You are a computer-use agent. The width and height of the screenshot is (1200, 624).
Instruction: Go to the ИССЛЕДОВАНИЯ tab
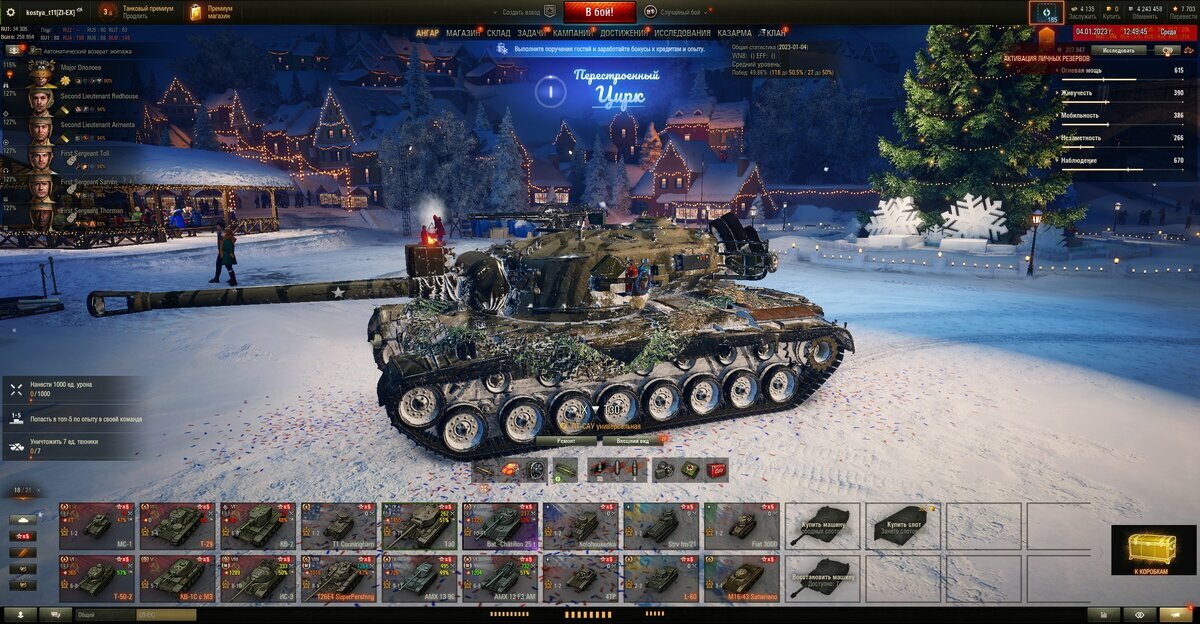pos(683,33)
